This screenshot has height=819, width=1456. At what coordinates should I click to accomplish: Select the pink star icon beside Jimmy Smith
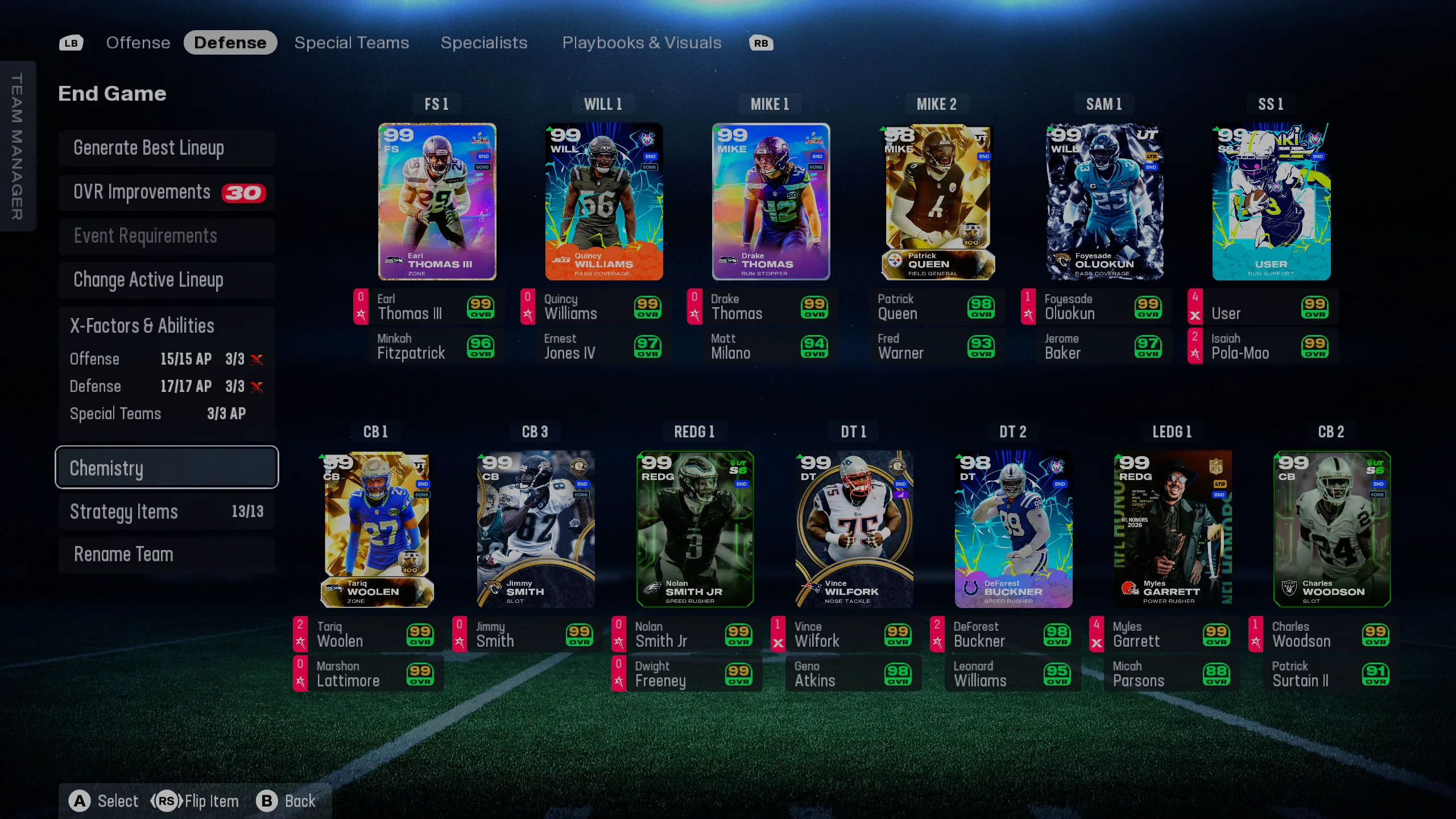[458, 641]
